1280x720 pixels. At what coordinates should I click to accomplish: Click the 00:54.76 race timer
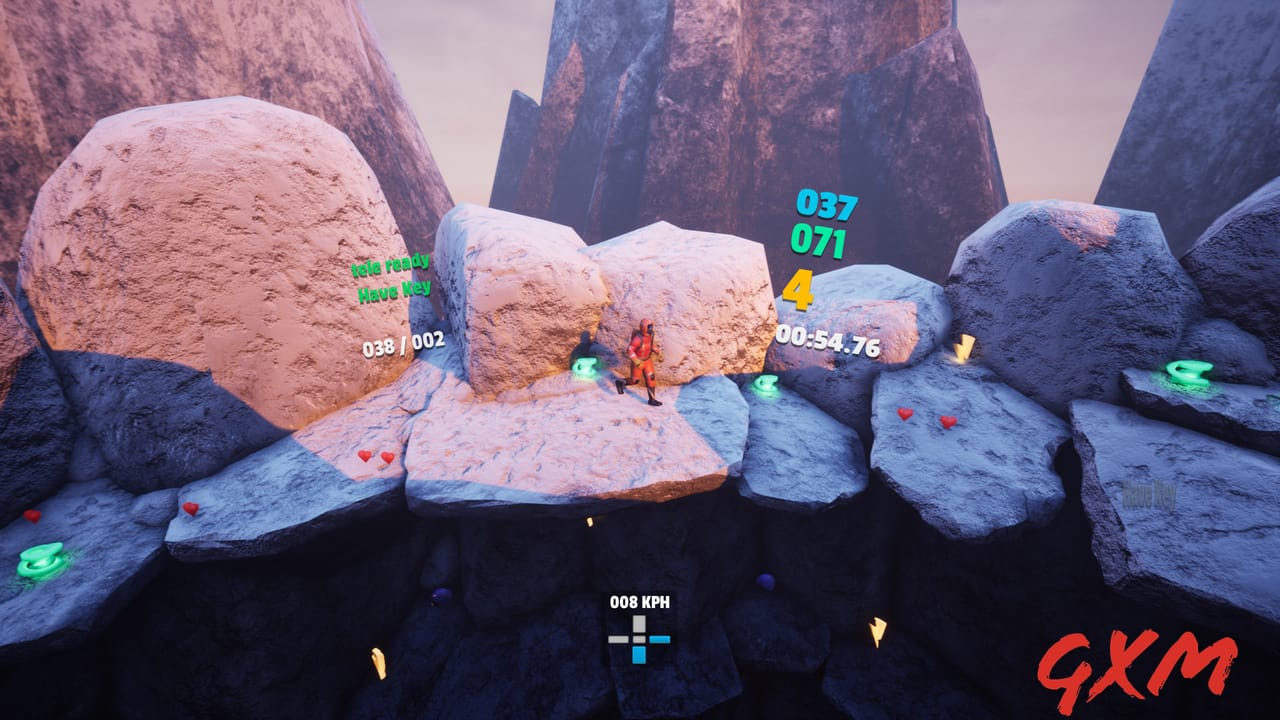[829, 343]
